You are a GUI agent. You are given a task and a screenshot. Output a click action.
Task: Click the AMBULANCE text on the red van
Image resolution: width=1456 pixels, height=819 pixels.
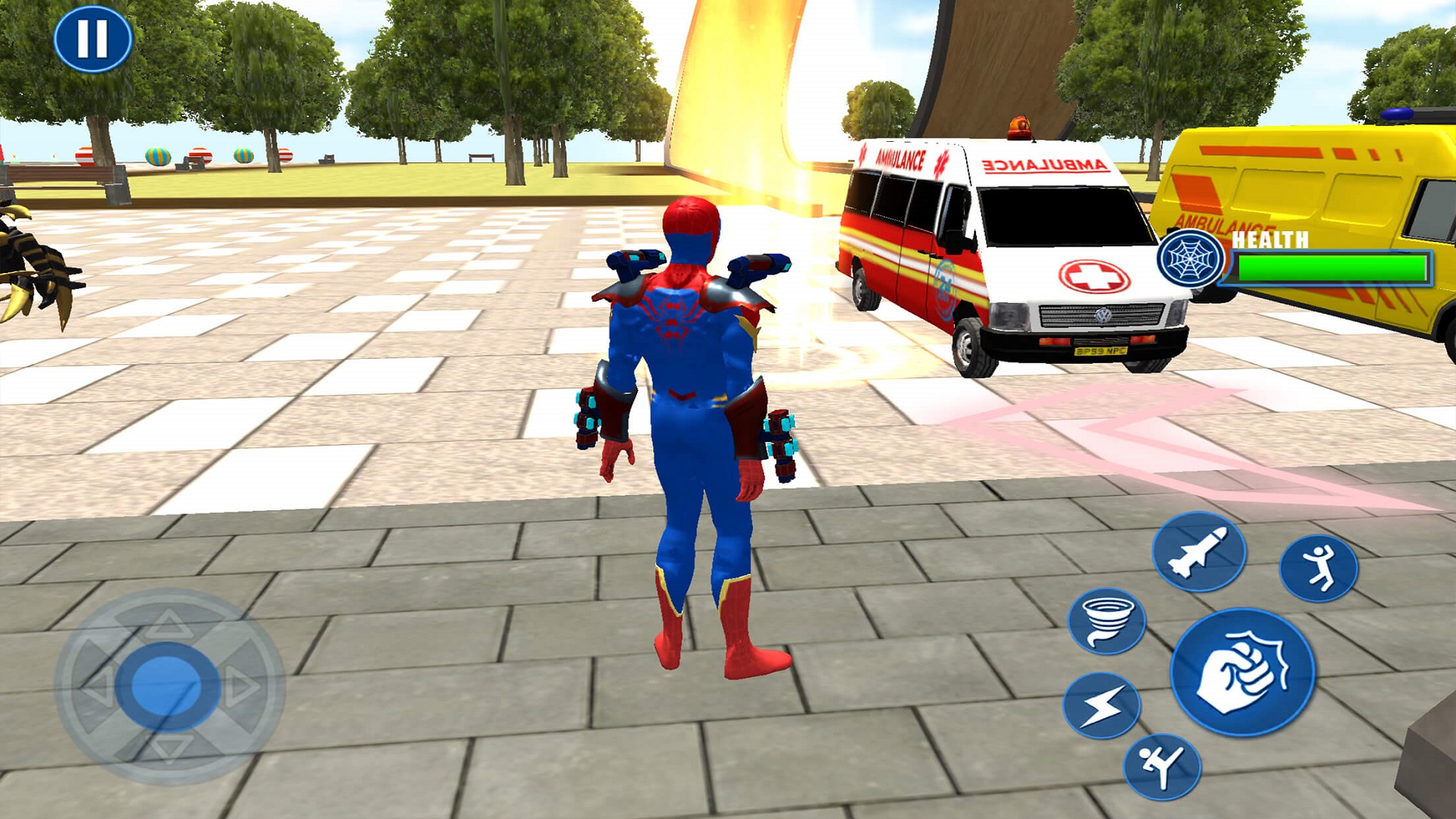click(899, 158)
